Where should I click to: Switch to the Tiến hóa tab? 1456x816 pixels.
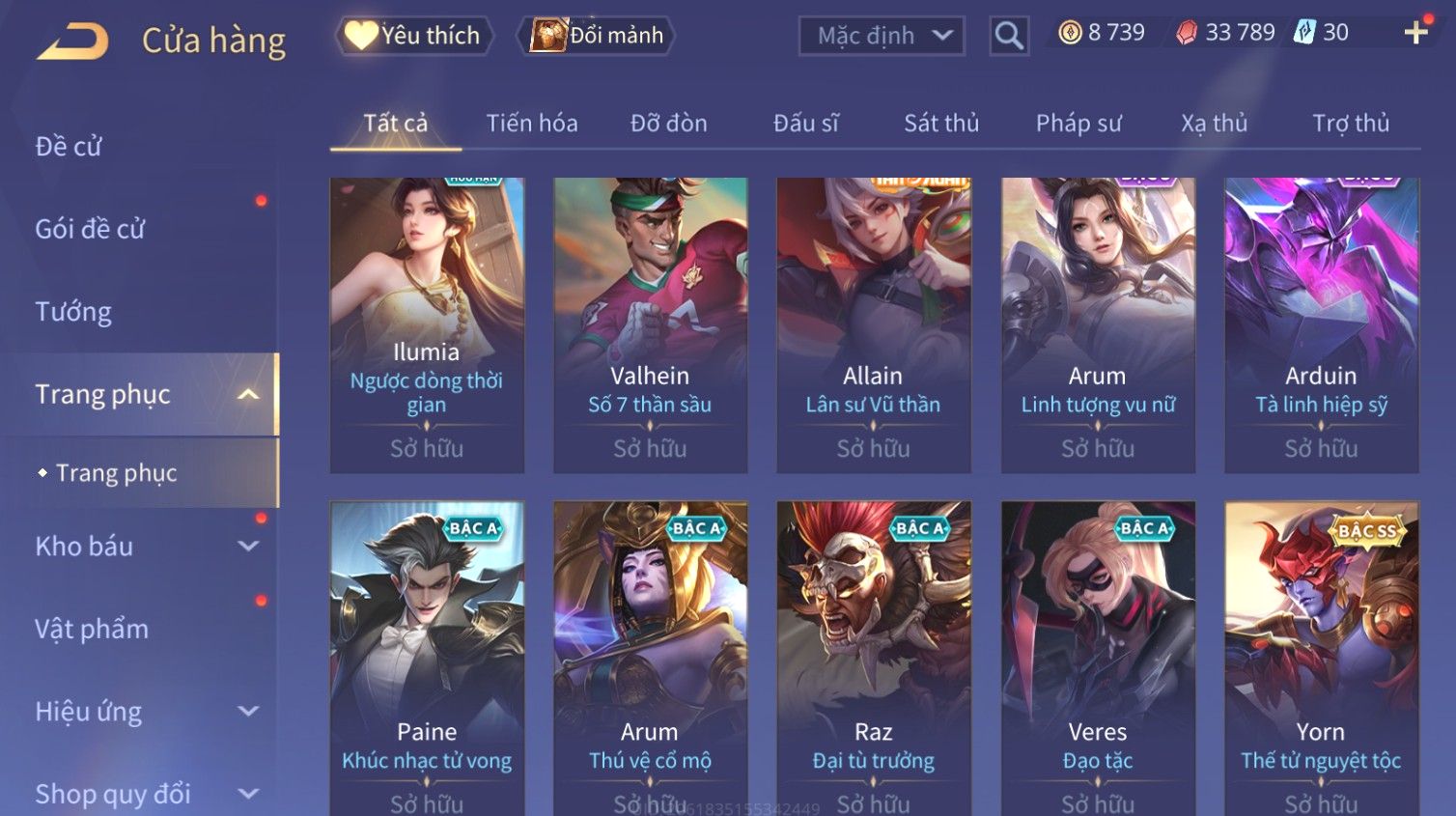(532, 124)
